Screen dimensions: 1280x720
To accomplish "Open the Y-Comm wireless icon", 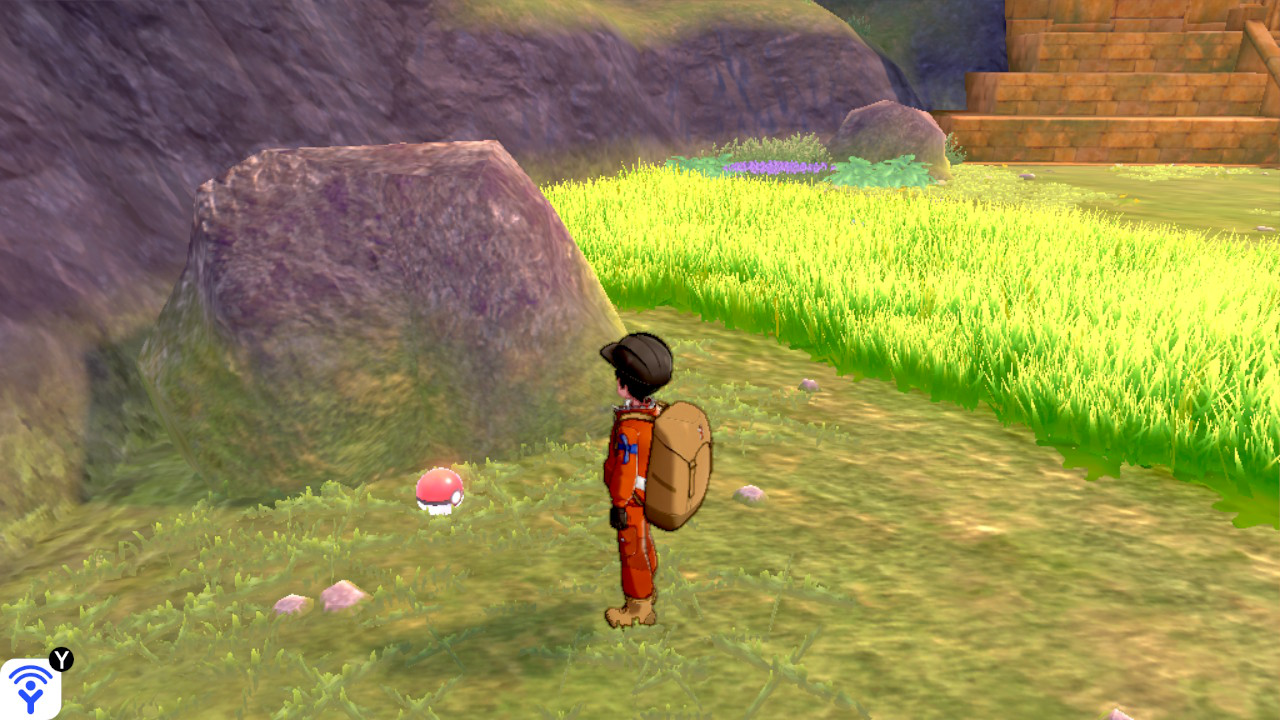I will coord(30,688).
